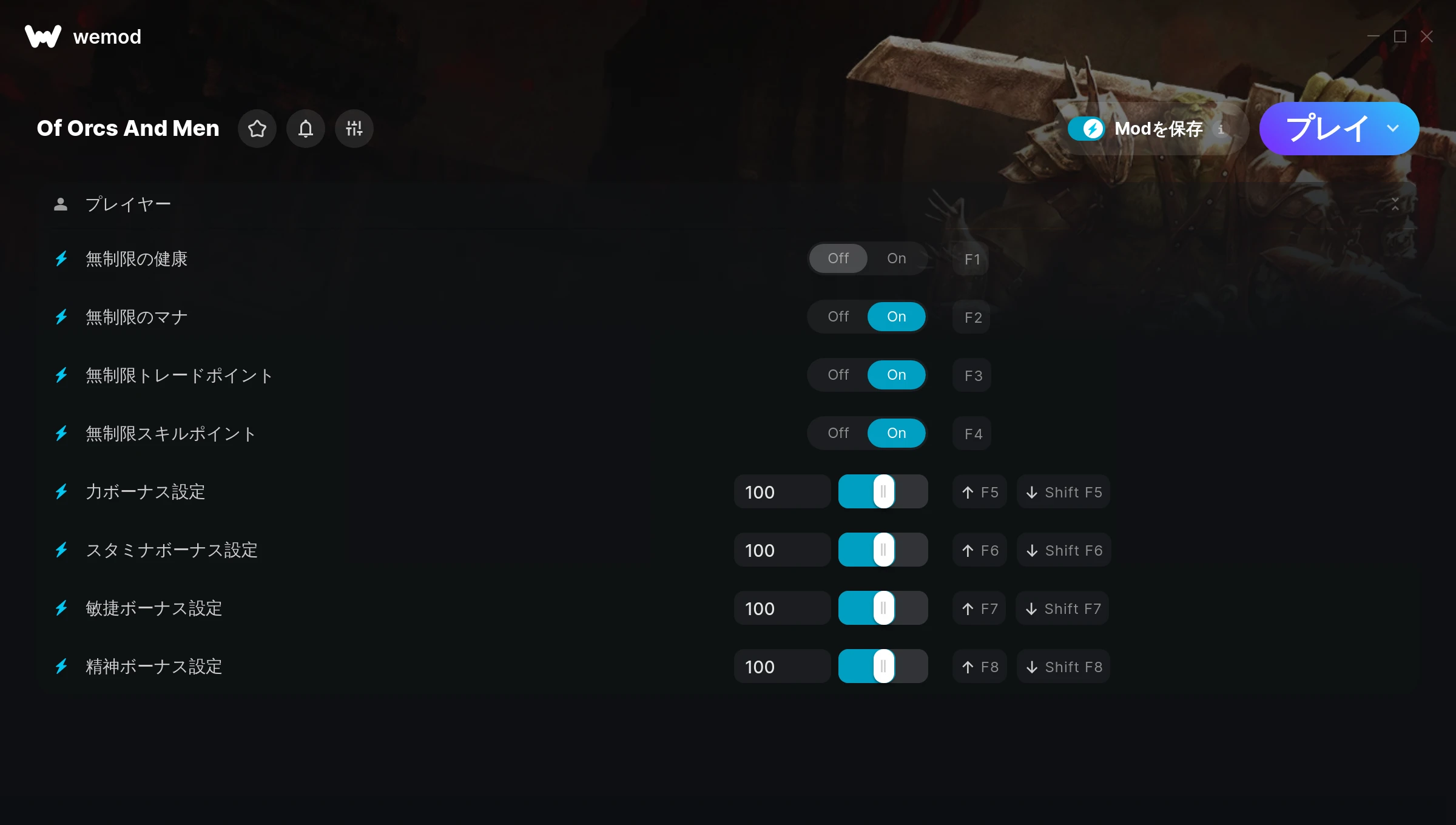Open the dropdown arrow beside プレイ

[x=1393, y=129]
